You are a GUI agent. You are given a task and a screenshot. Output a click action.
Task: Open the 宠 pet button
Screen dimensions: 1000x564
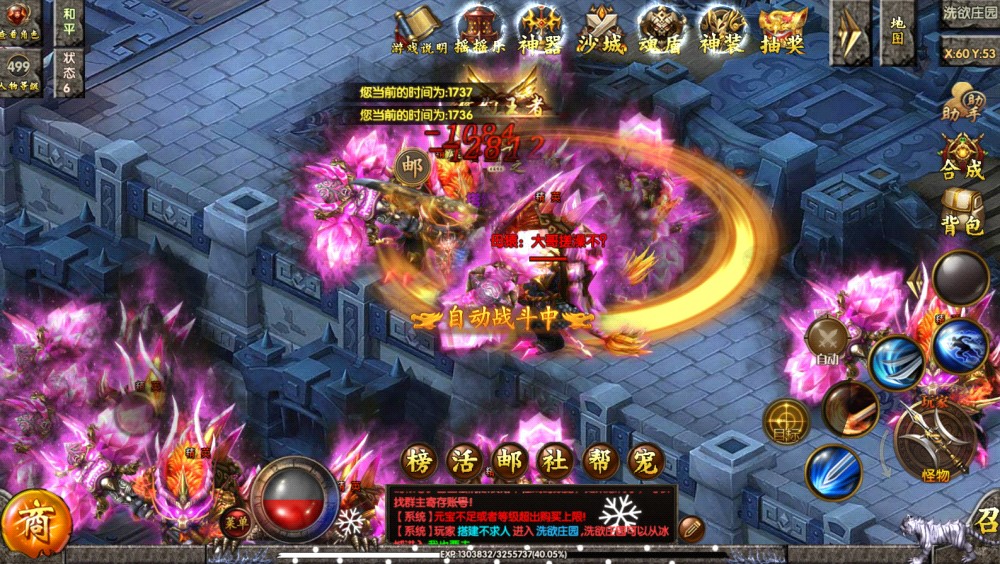[x=646, y=461]
